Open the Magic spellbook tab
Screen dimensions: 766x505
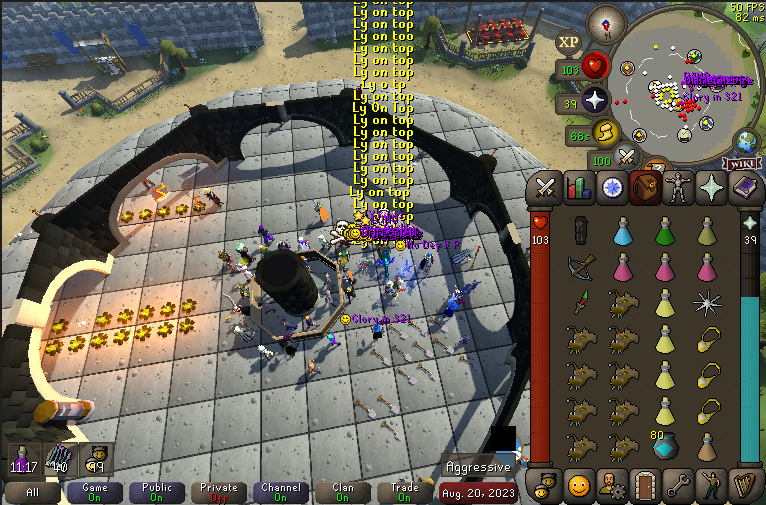[x=745, y=187]
